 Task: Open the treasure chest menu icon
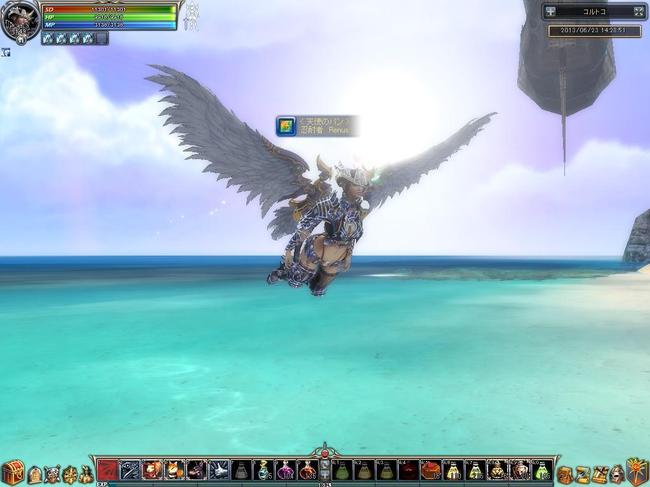[12, 472]
